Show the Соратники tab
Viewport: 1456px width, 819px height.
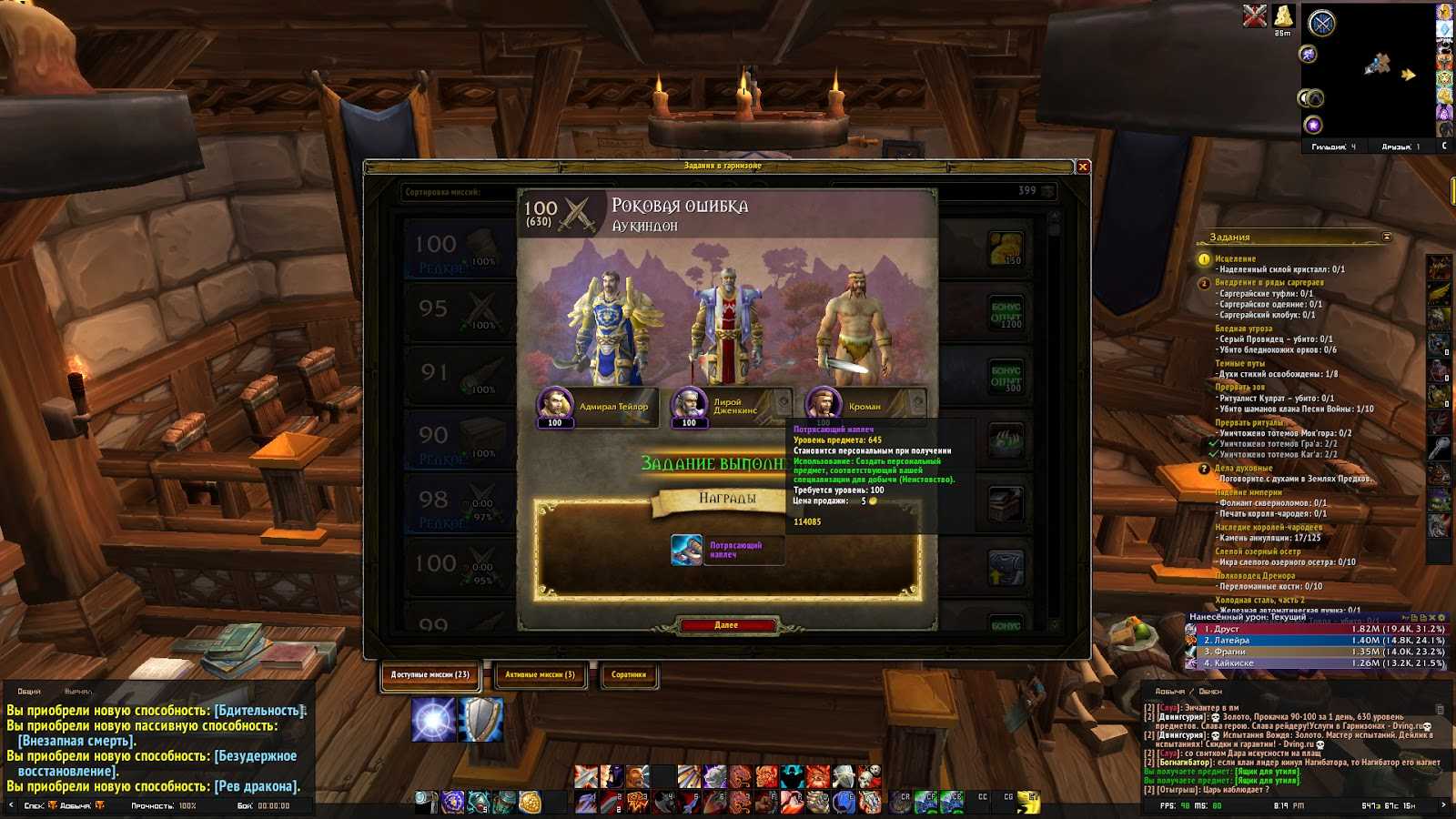click(629, 675)
